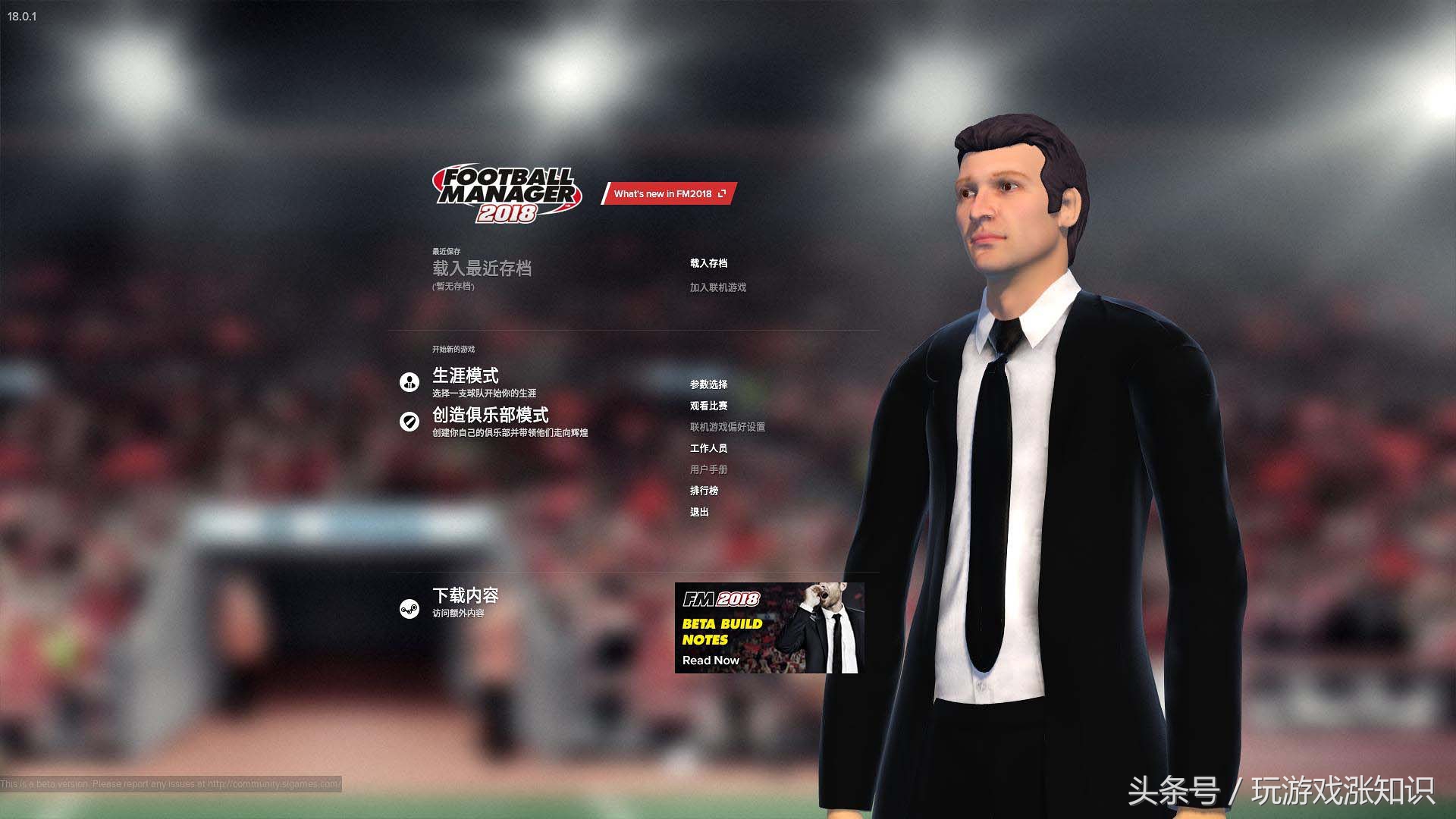The height and width of the screenshot is (819, 1456).
Task: Click the Steam icon beside 下载内容
Action: click(409, 609)
